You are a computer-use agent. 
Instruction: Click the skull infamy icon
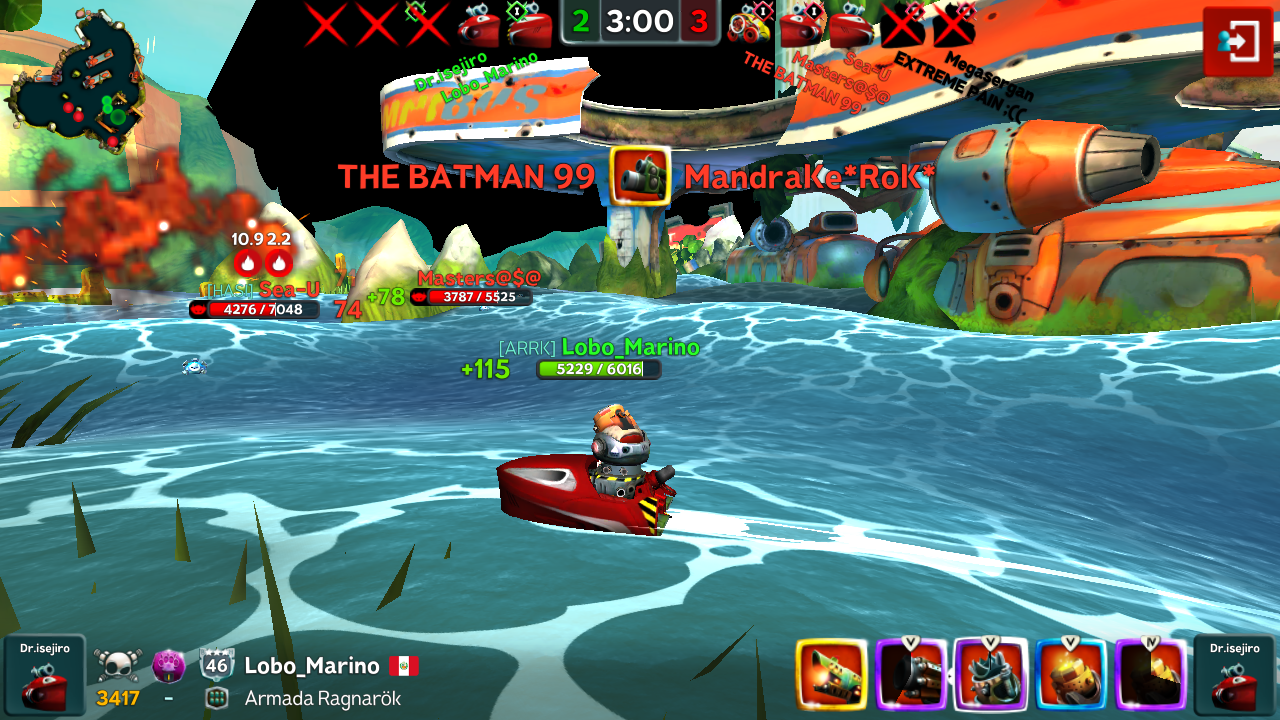pyautogui.click(x=118, y=666)
